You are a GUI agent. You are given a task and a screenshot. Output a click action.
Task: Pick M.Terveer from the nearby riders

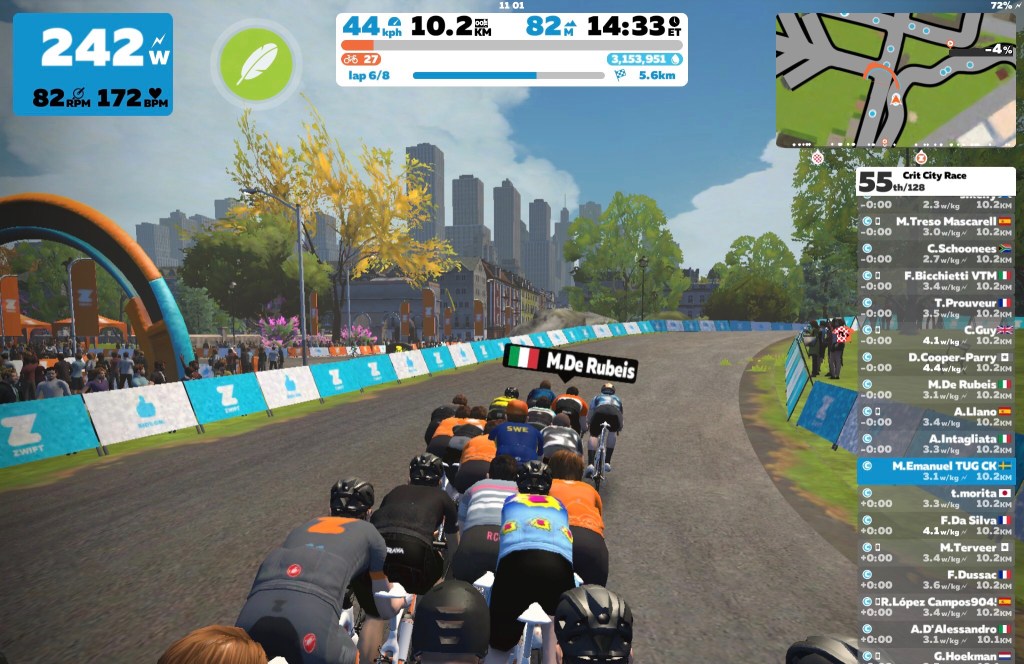[937, 553]
